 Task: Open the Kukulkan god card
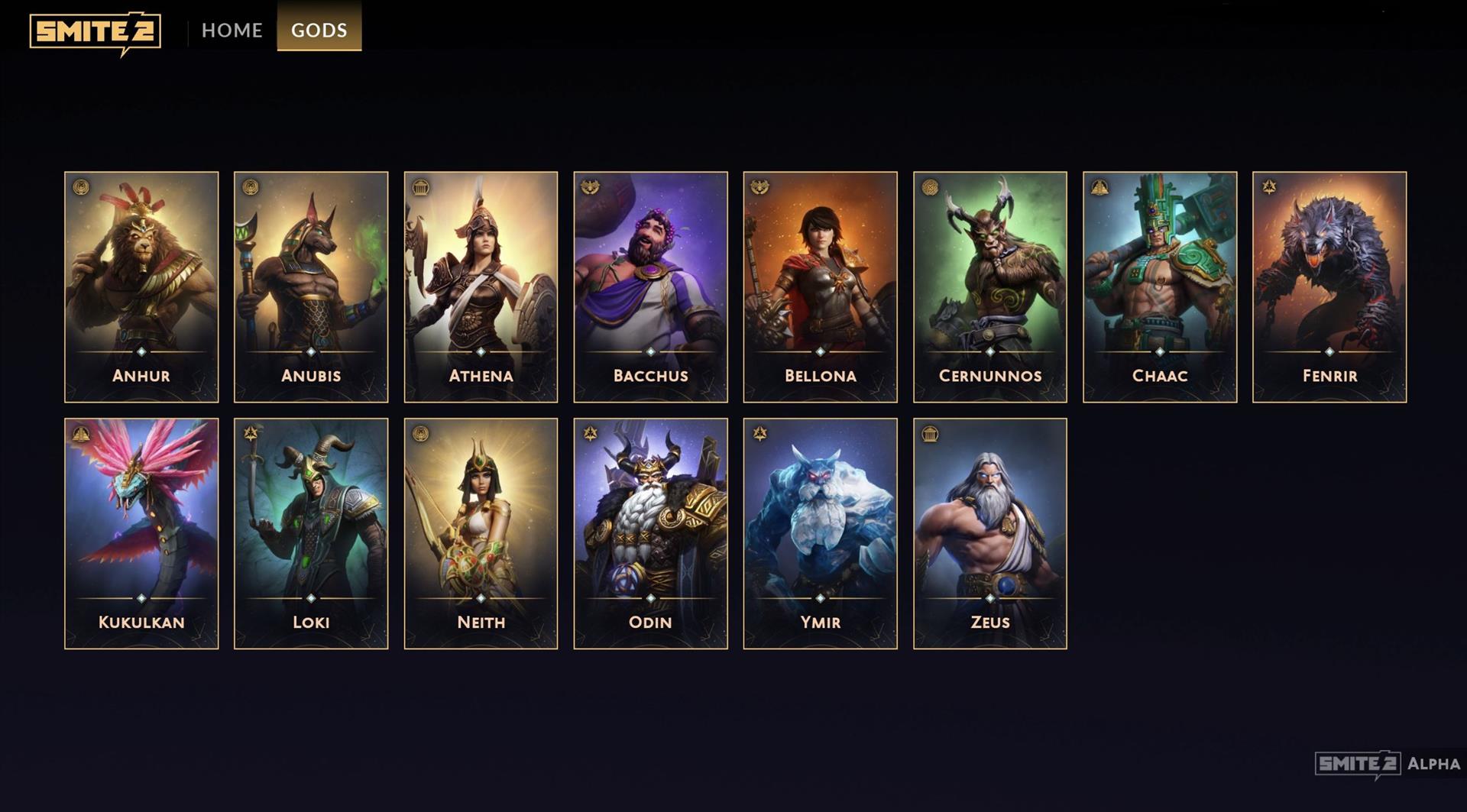point(141,533)
